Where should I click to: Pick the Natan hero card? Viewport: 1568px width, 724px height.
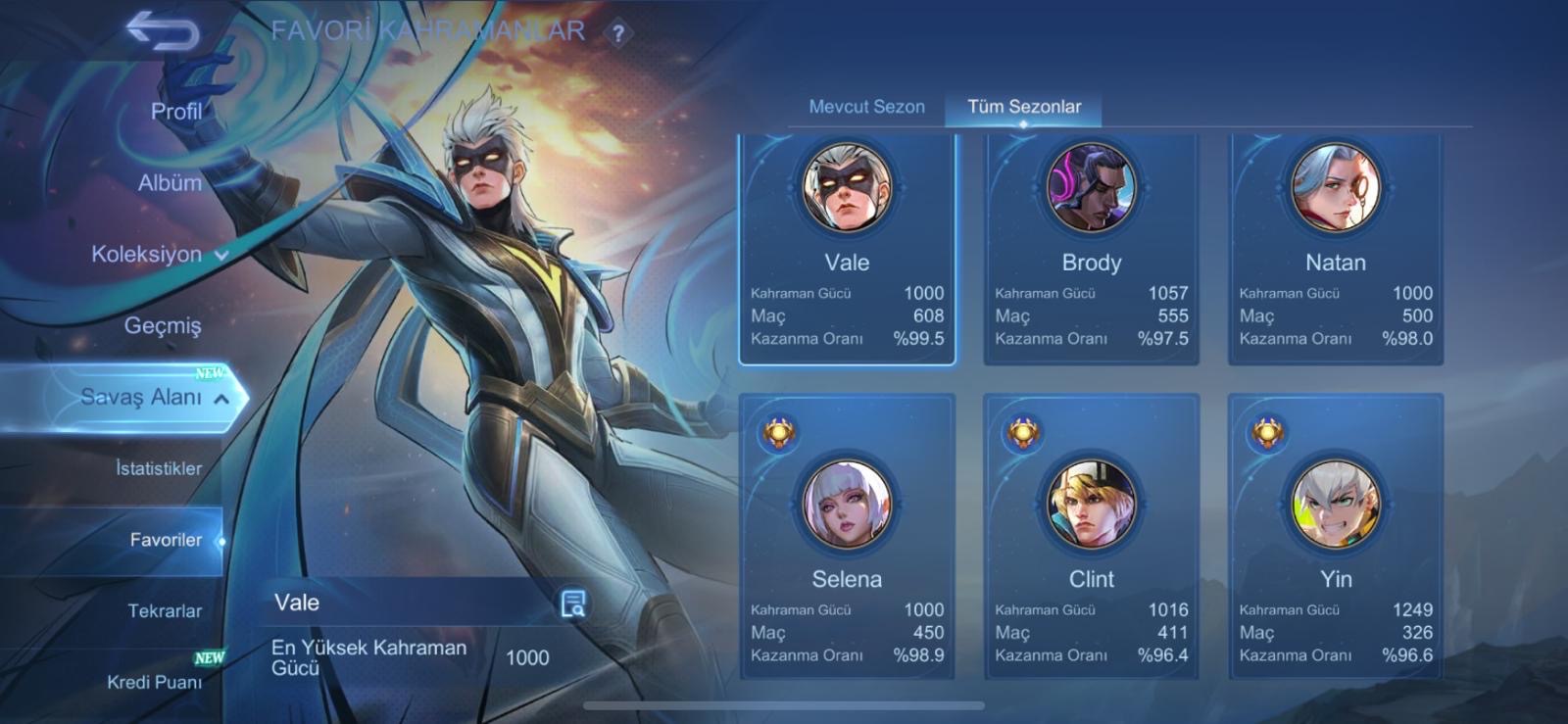pos(1335,249)
